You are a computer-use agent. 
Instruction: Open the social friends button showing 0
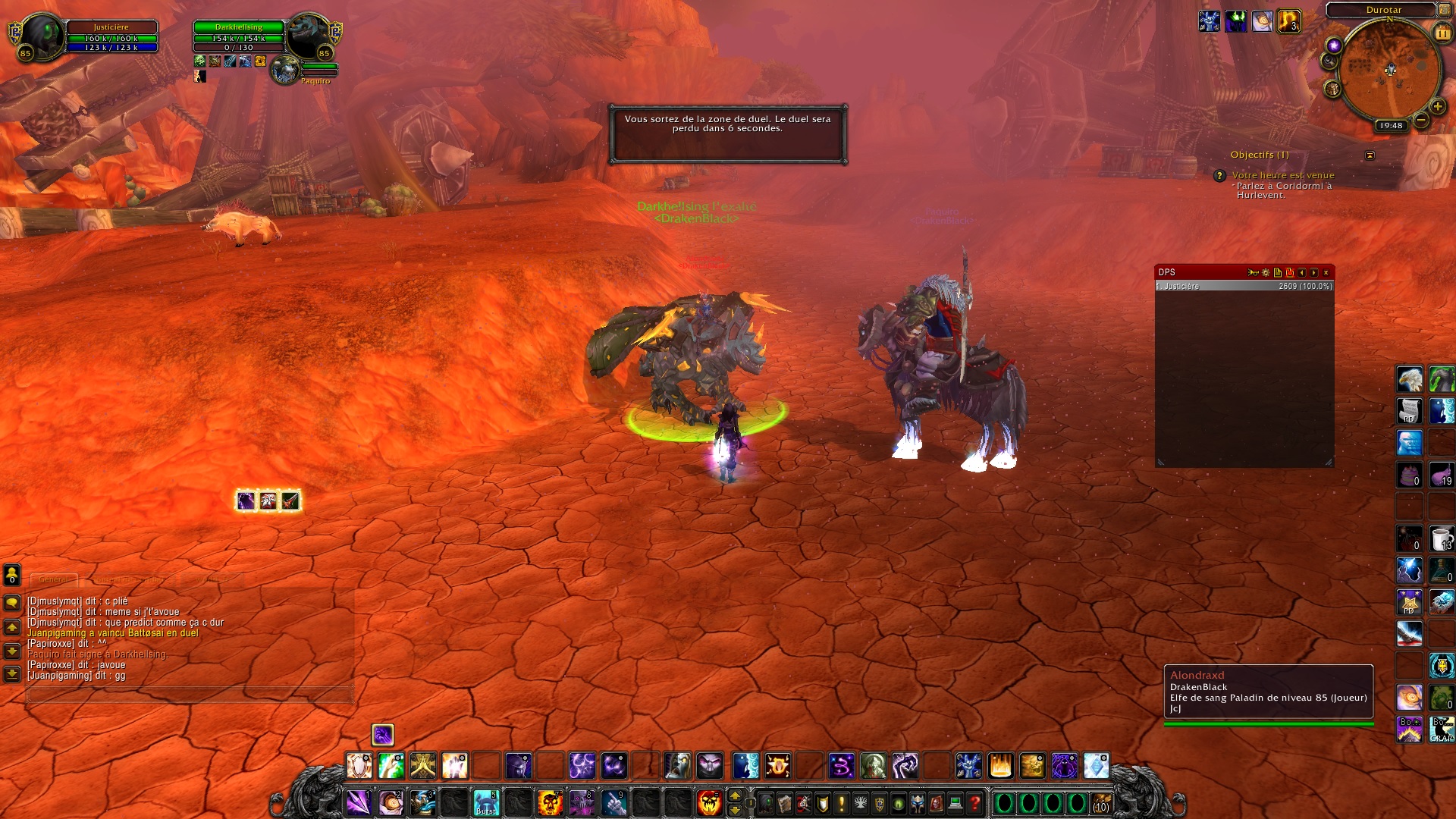tap(12, 574)
